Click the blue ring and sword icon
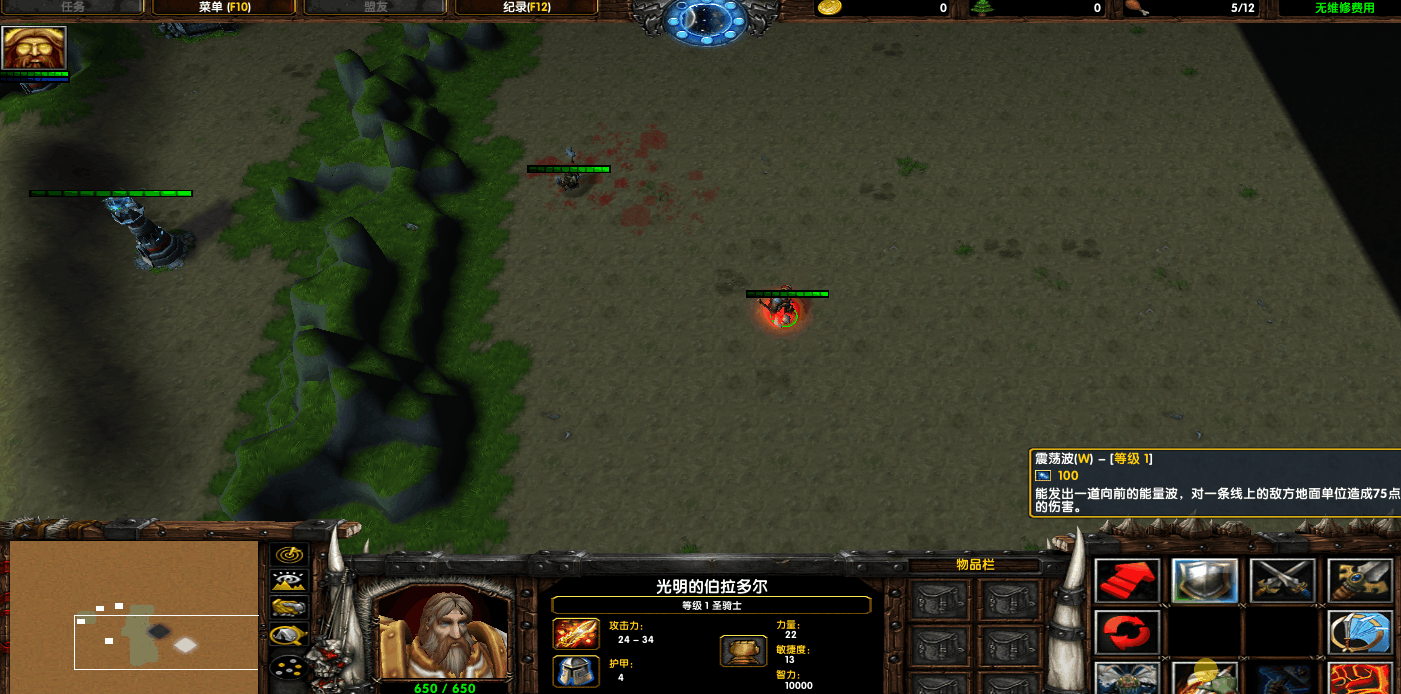1401x694 pixels. [x=1360, y=632]
